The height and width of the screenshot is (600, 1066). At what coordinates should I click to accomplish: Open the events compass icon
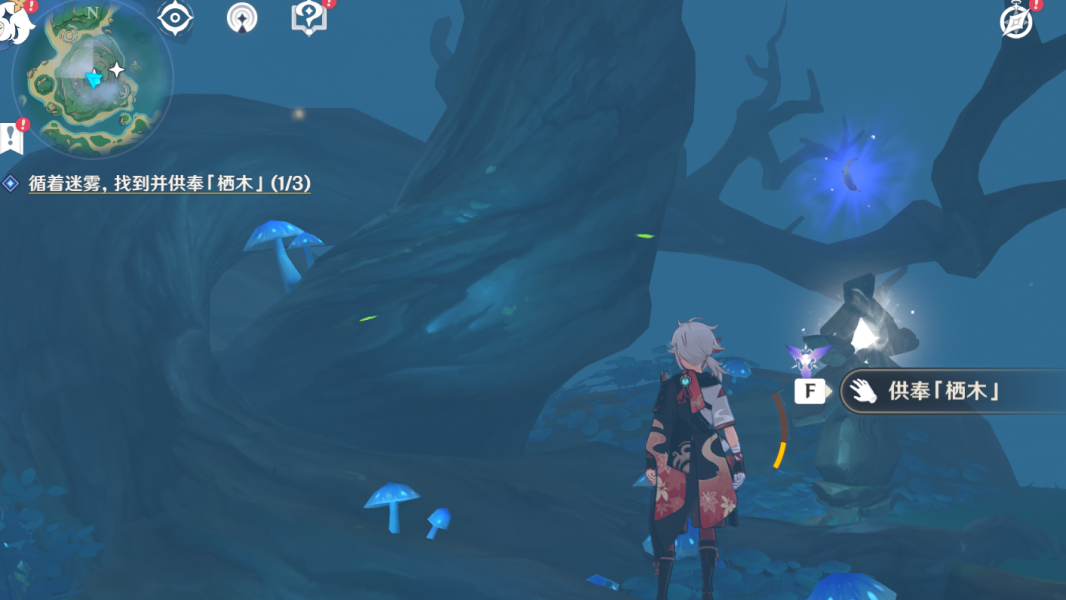[1016, 21]
